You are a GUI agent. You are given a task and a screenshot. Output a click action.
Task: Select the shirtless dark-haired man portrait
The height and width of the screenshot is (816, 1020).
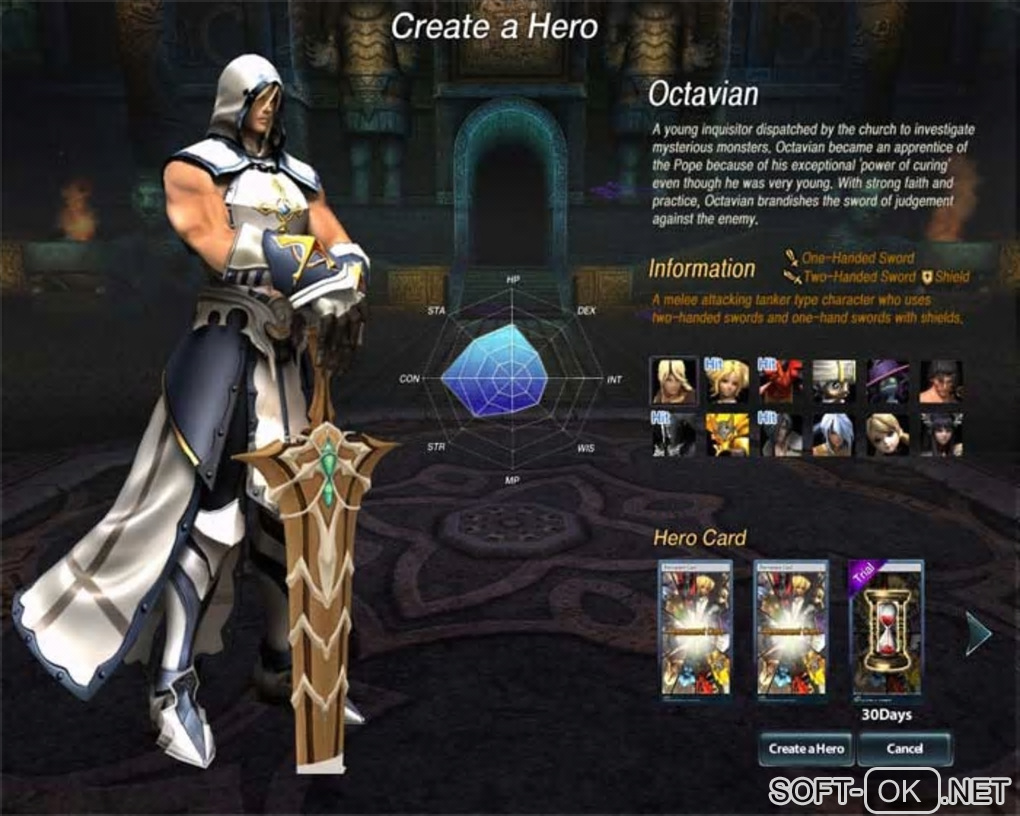click(940, 381)
